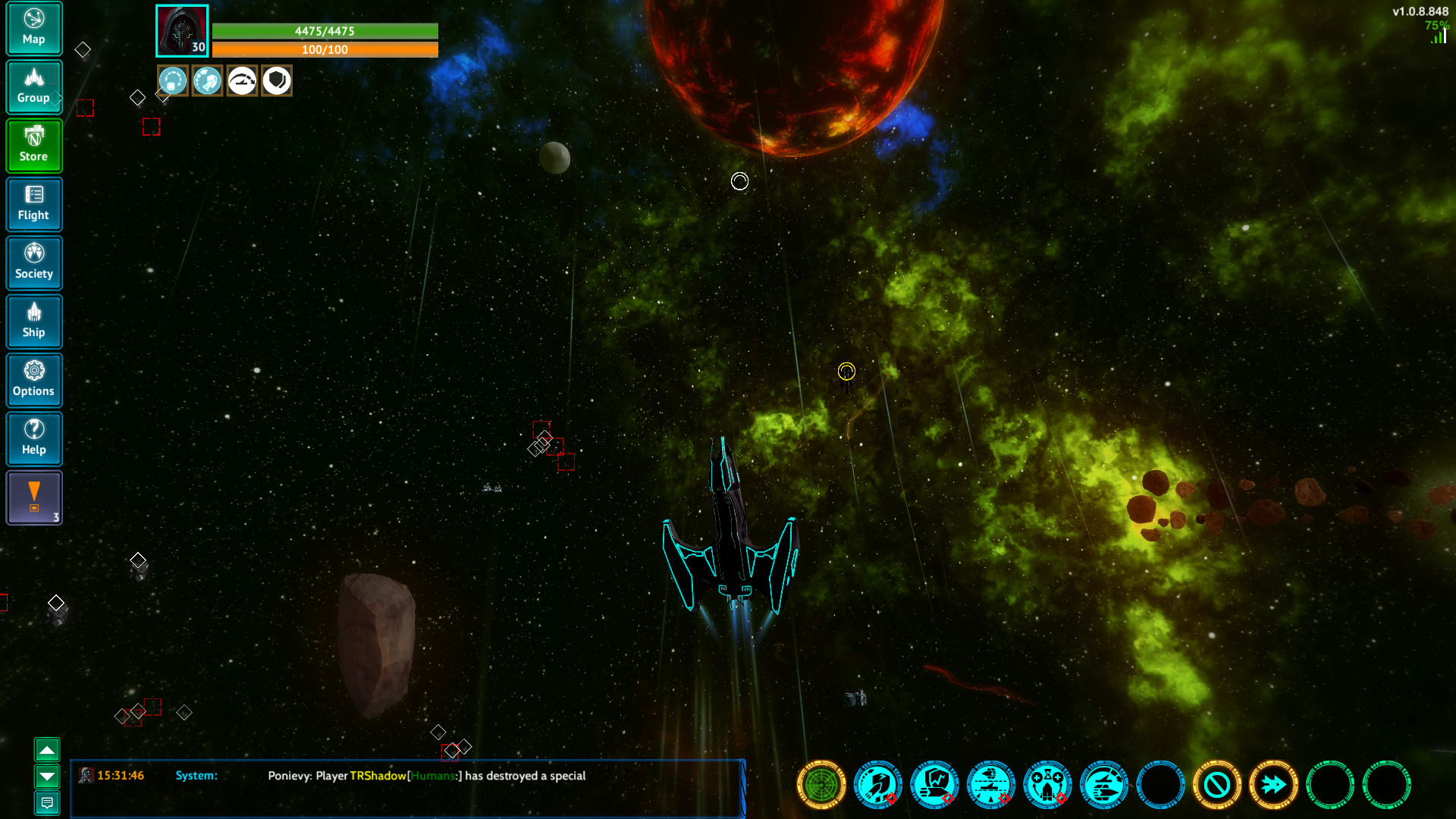The width and height of the screenshot is (1456, 819).
Task: Open the Flight menu
Action: [34, 205]
